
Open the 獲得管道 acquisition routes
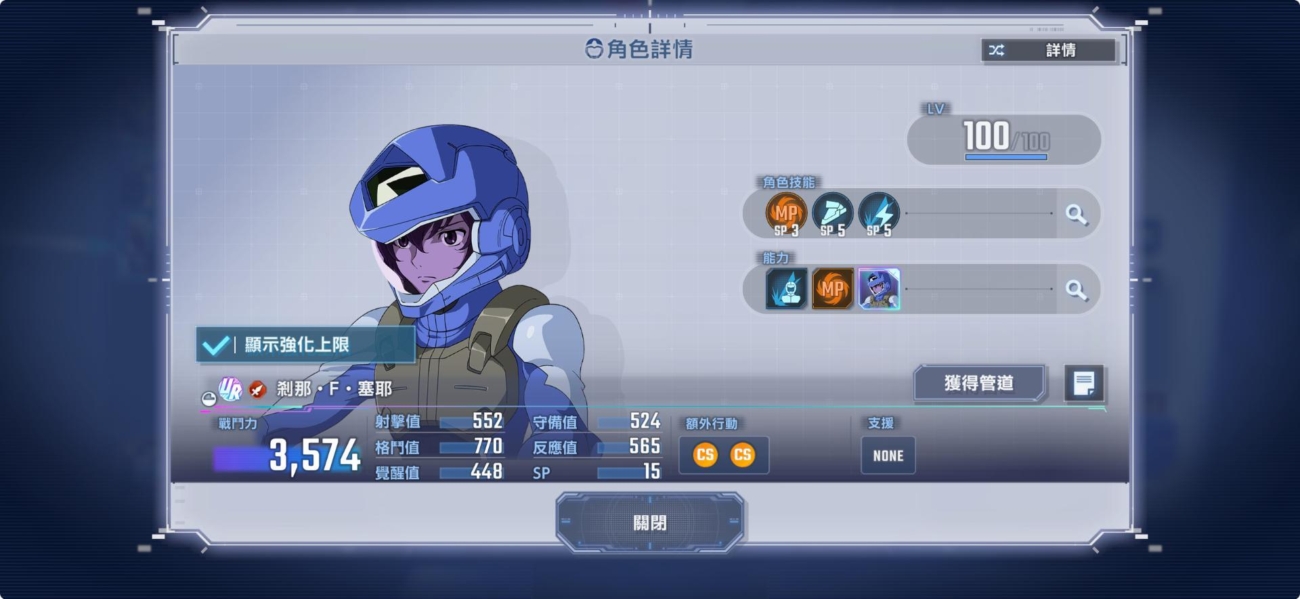click(x=979, y=383)
